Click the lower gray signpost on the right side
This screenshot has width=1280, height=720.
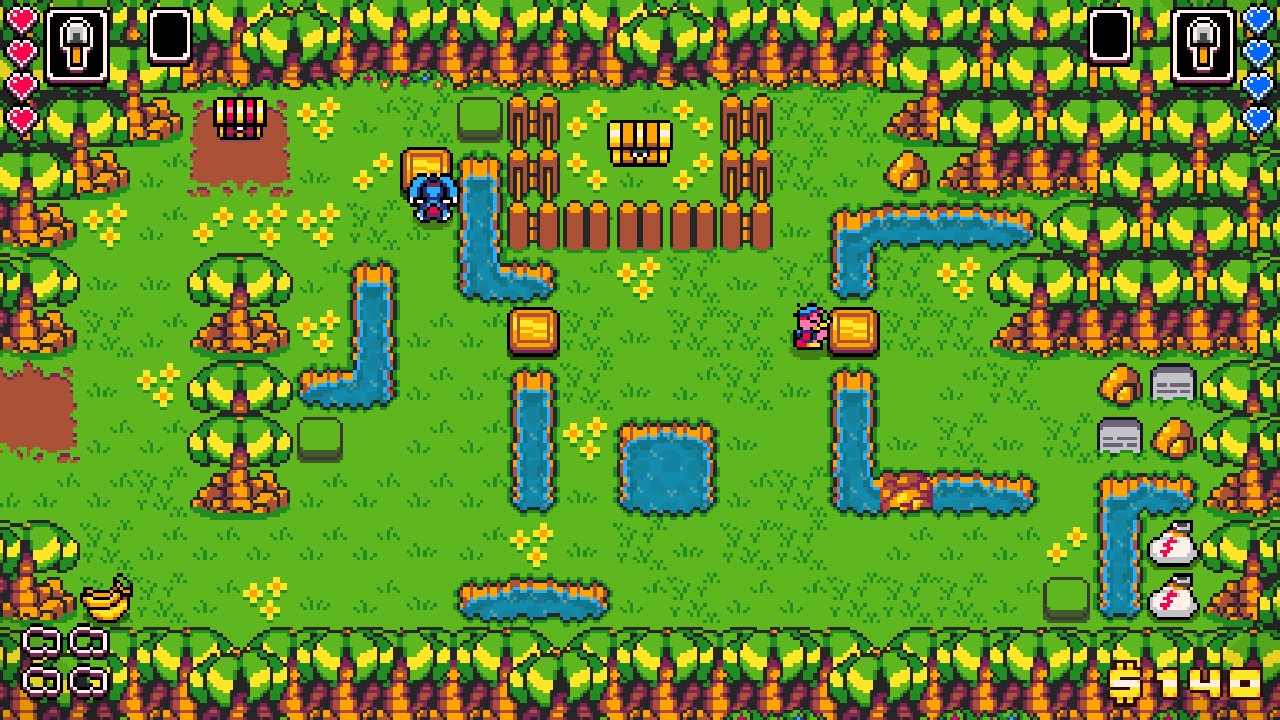point(1120,435)
